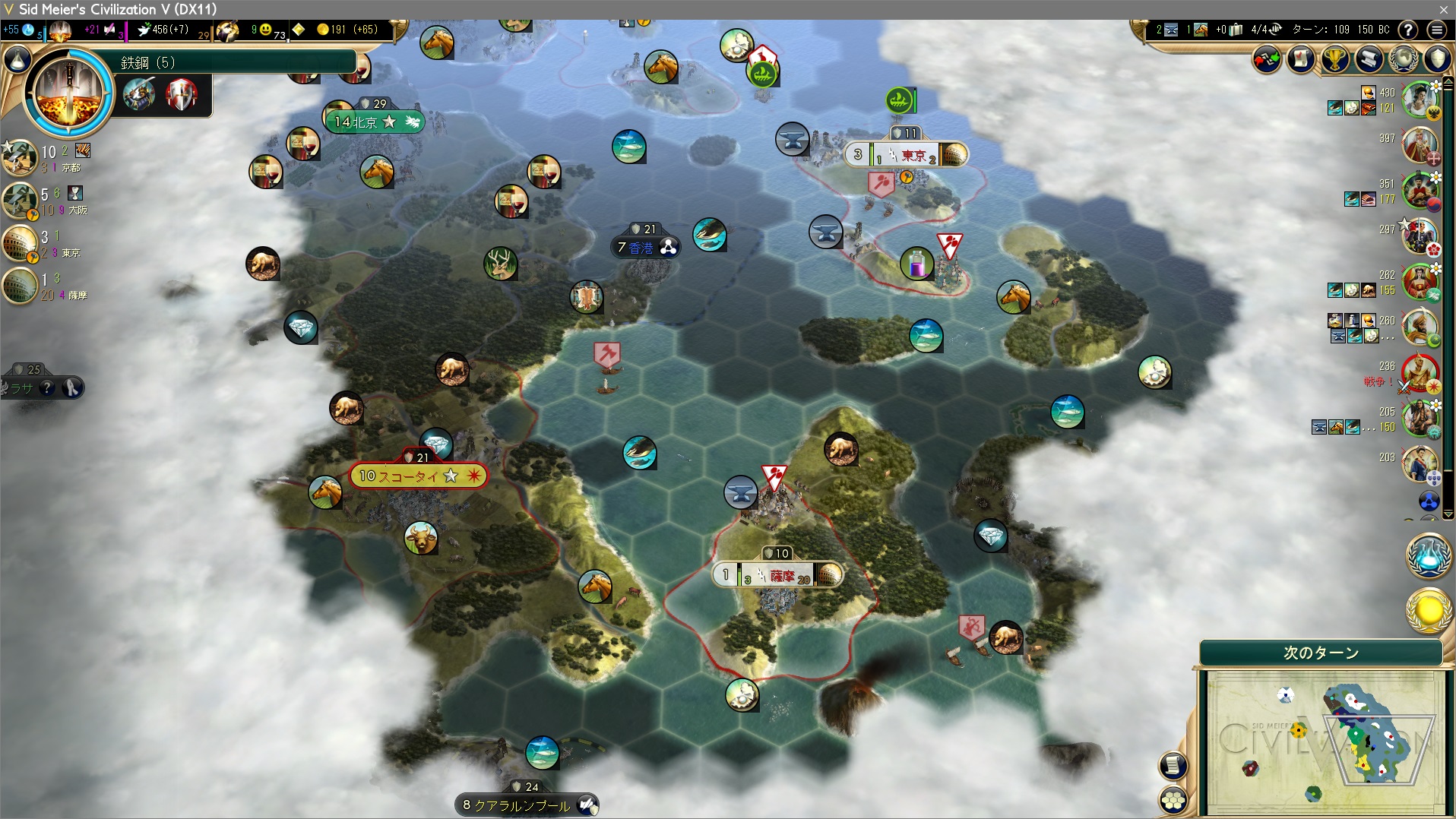Select the 大阪 city production entry
This screenshot has height=819, width=1456.
pos(20,201)
